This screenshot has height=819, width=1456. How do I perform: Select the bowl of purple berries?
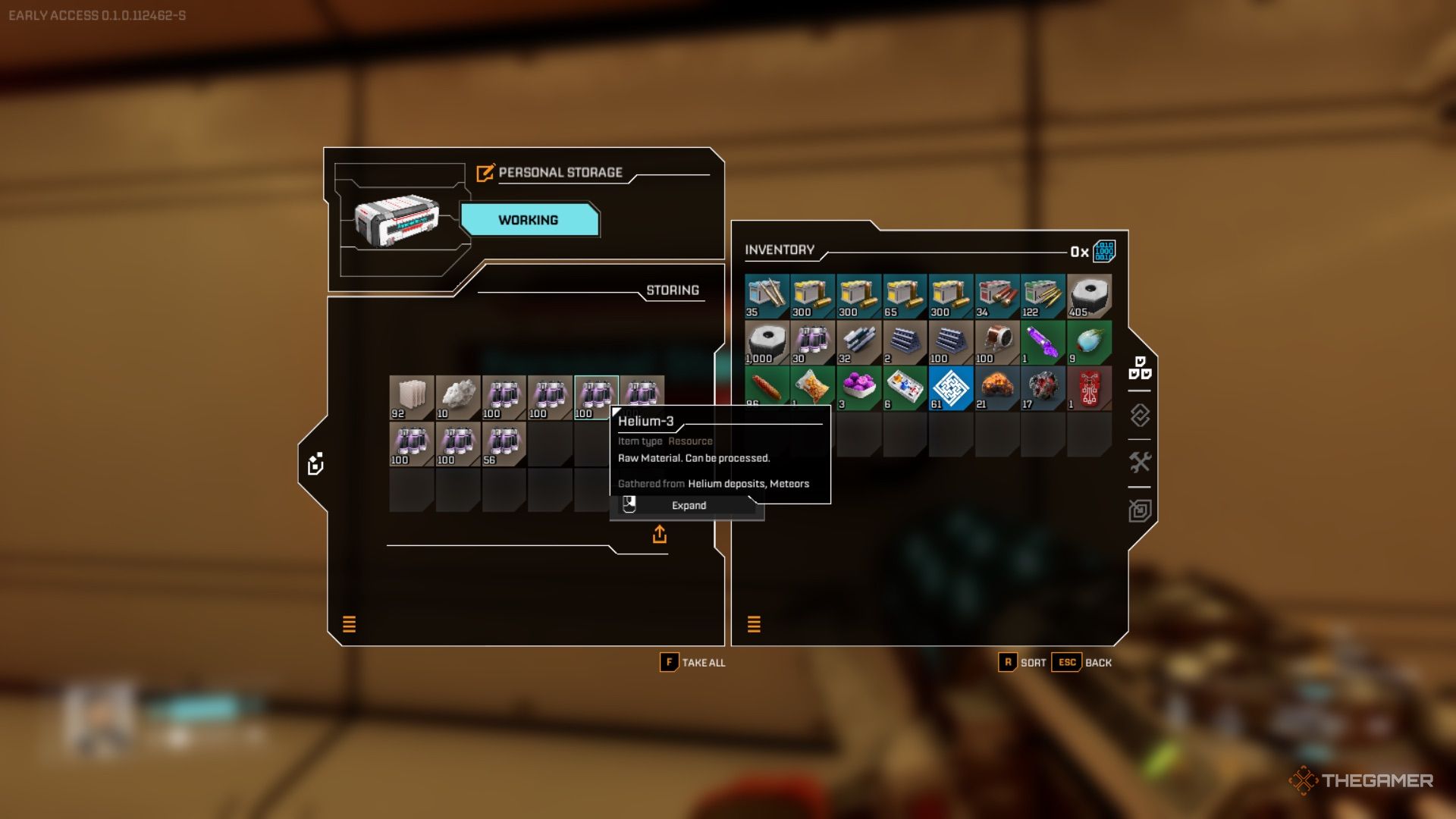click(858, 388)
